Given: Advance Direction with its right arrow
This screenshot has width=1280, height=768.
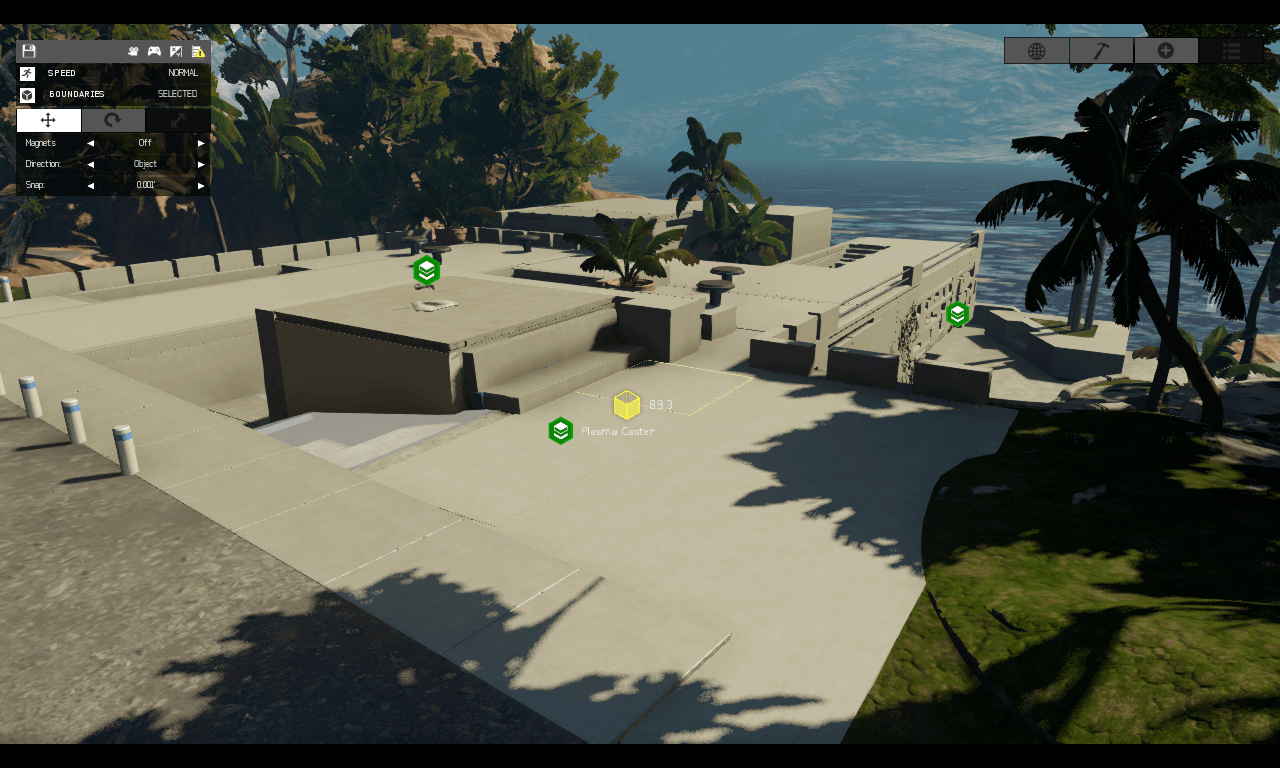Looking at the screenshot, I should click(201, 164).
